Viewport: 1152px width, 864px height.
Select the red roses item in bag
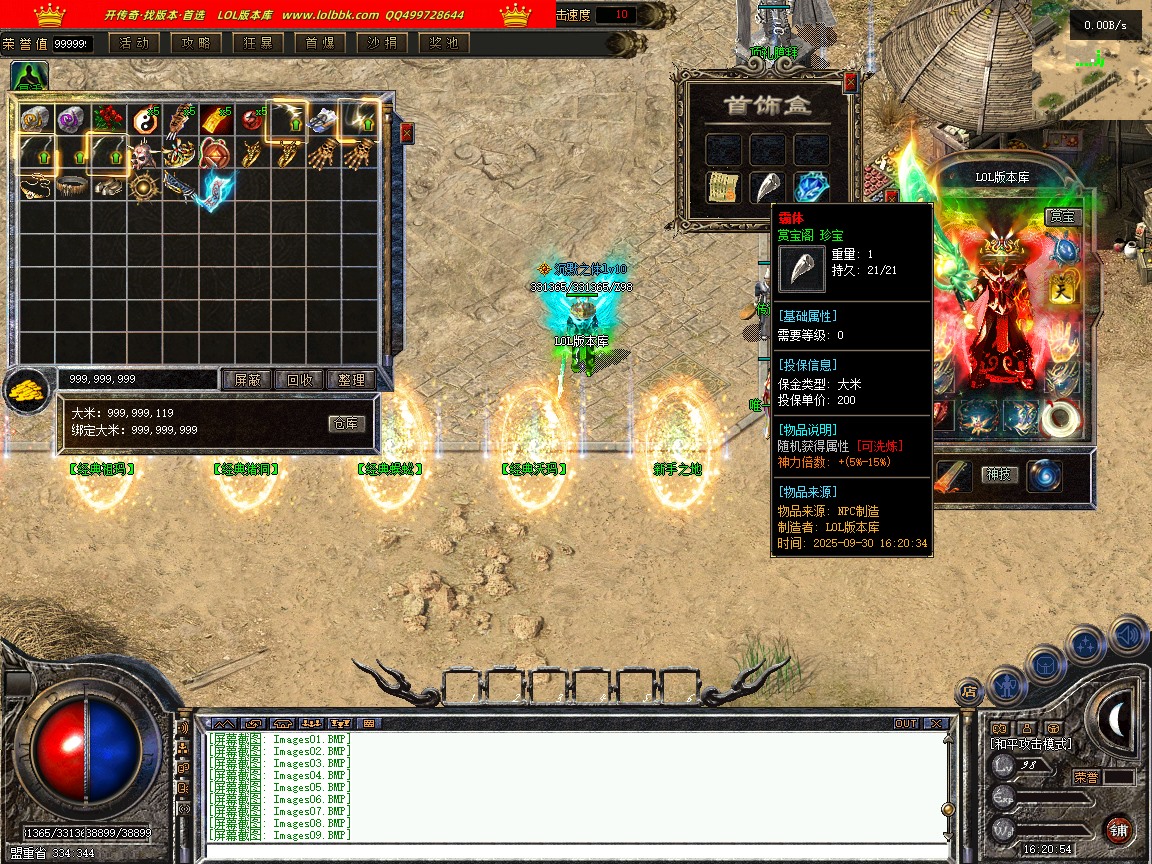pyautogui.click(x=108, y=120)
